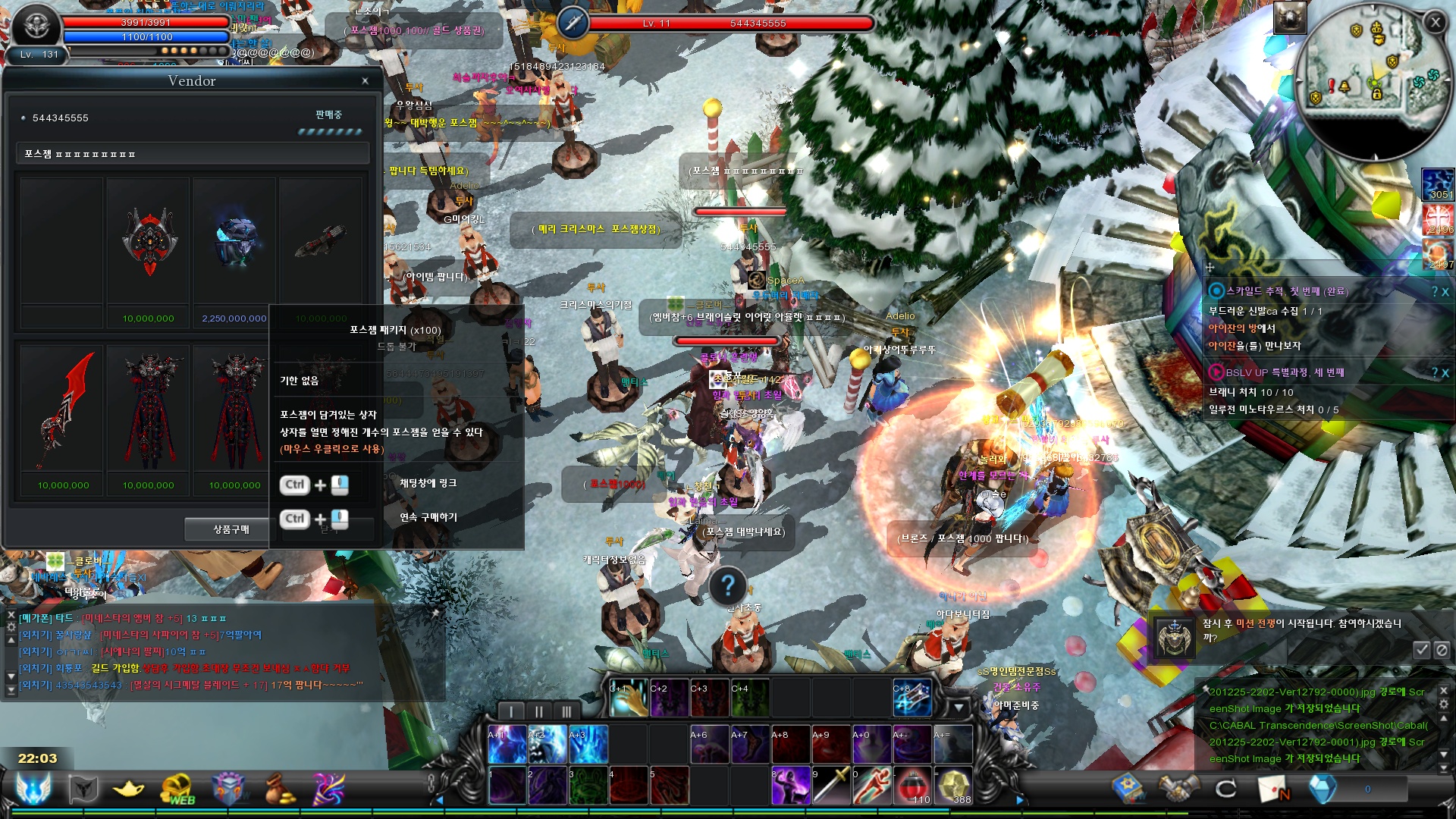Select the dark gauntlet vendor item
1456x819 pixels.
click(x=321, y=241)
